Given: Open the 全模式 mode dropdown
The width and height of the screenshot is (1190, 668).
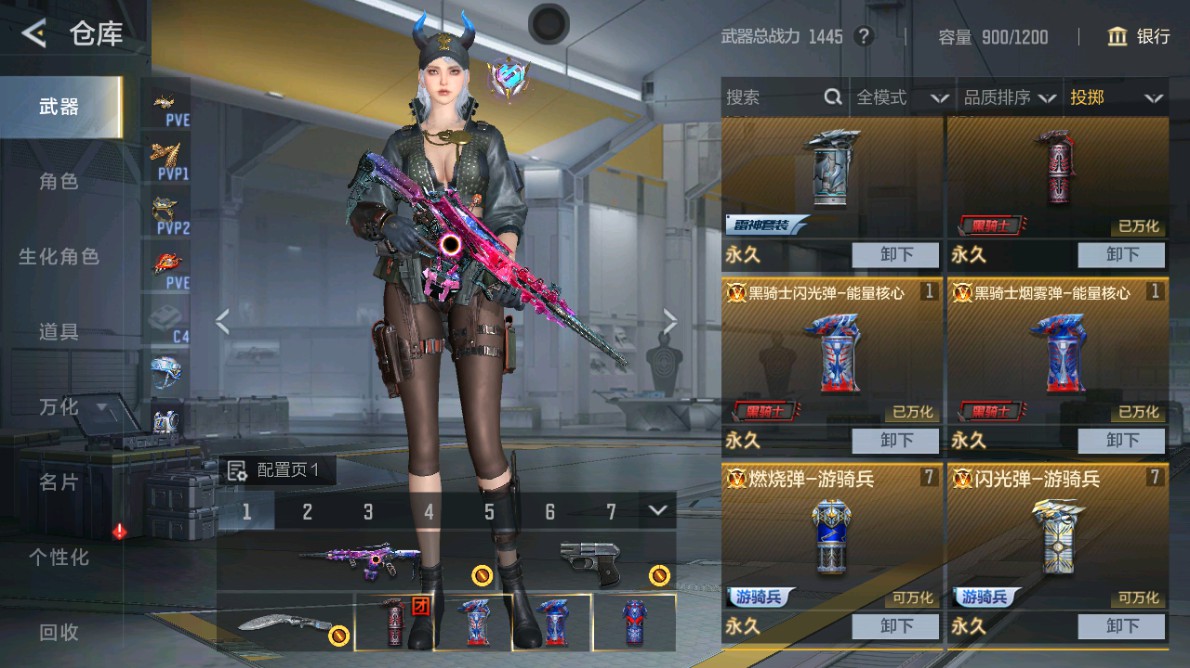Looking at the screenshot, I should tap(901, 97).
